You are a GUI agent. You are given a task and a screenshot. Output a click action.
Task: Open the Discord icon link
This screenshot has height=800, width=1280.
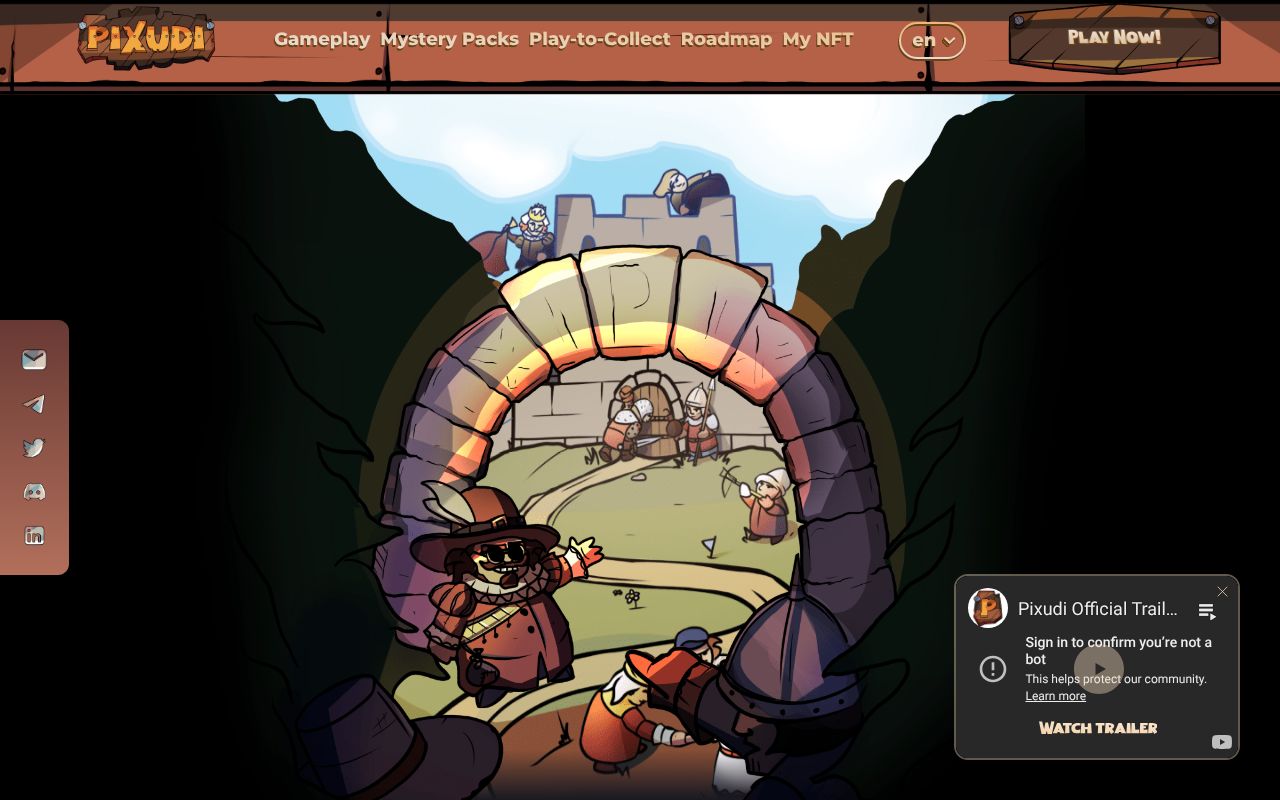34,492
